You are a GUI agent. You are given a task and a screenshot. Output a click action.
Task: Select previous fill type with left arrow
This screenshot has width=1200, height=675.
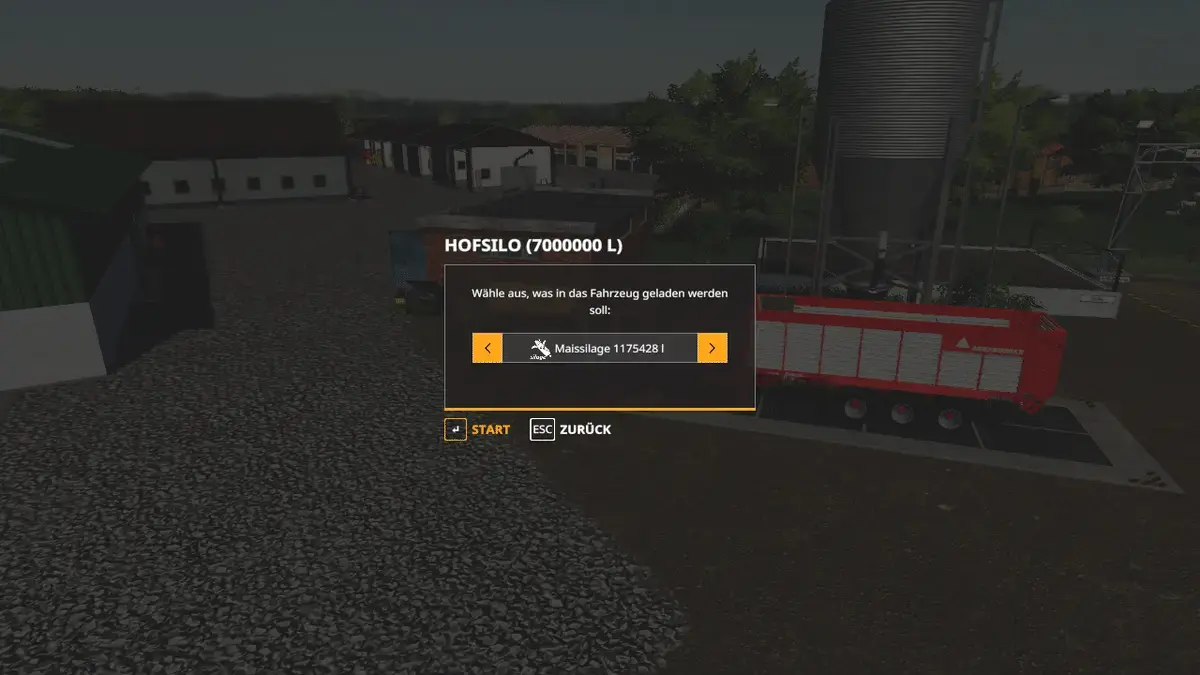487,348
